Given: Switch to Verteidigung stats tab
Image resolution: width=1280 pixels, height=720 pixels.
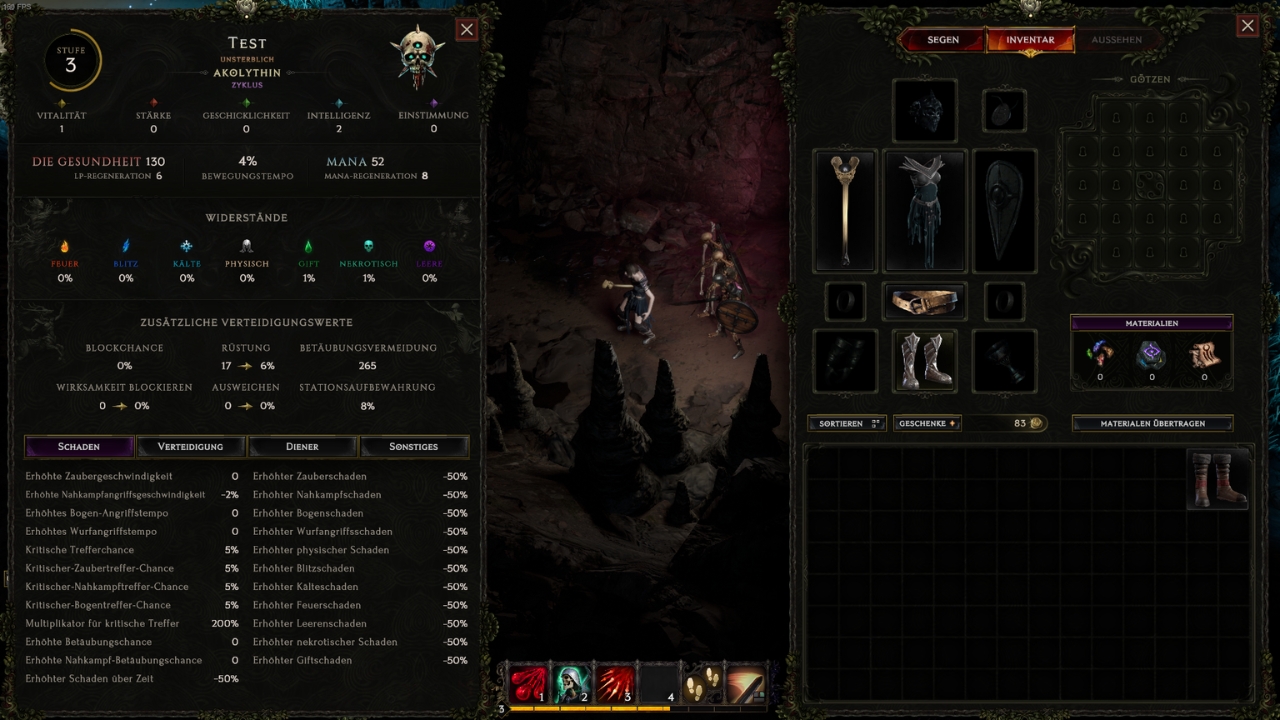Looking at the screenshot, I should pos(191,446).
